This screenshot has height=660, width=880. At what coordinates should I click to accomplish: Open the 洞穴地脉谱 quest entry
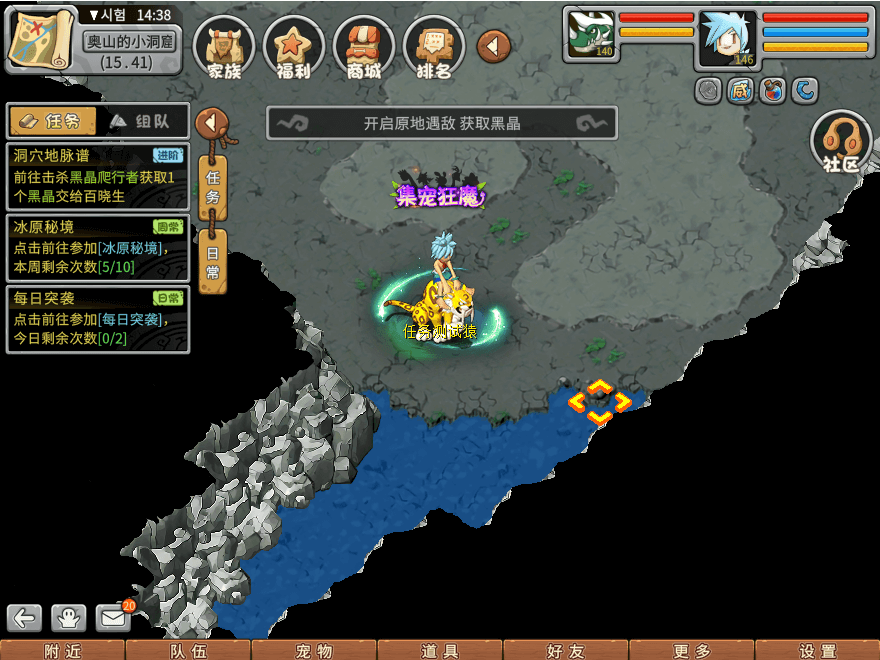click(x=97, y=176)
